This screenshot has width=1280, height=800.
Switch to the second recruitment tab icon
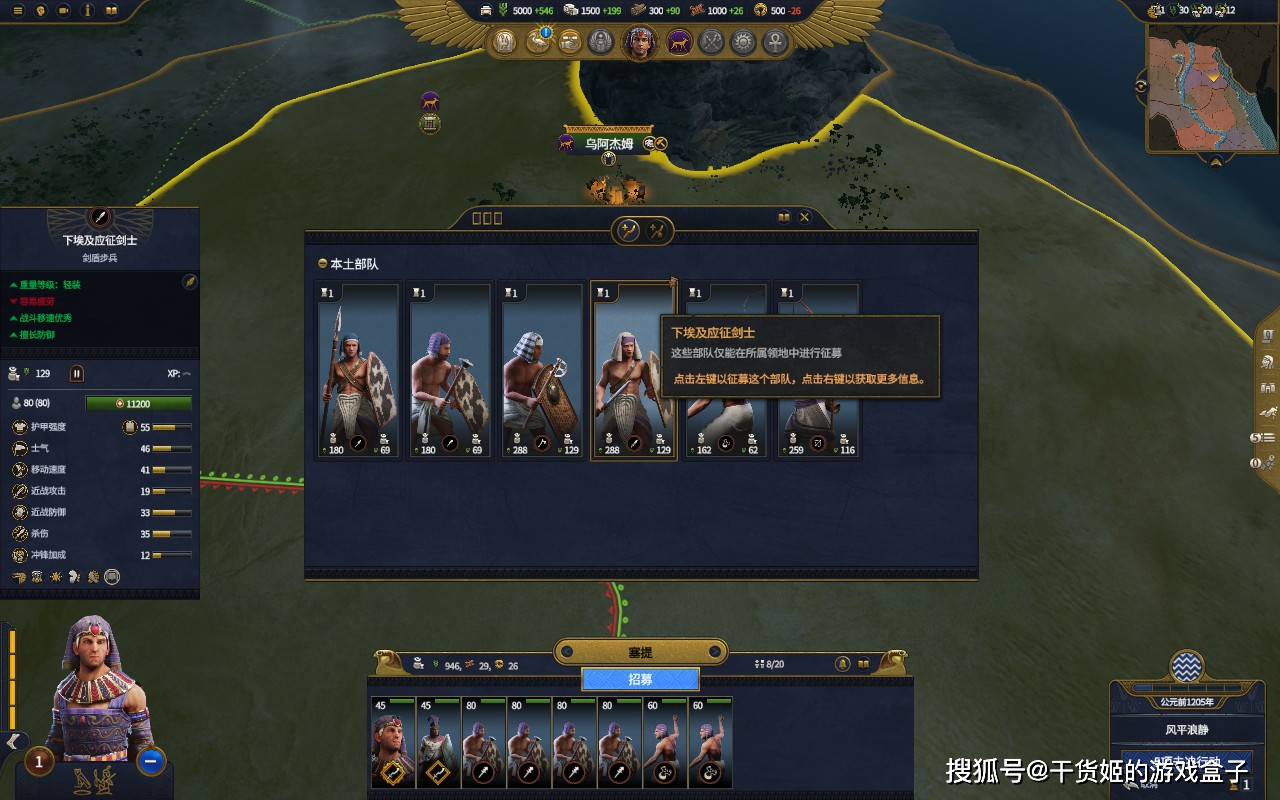pos(657,231)
